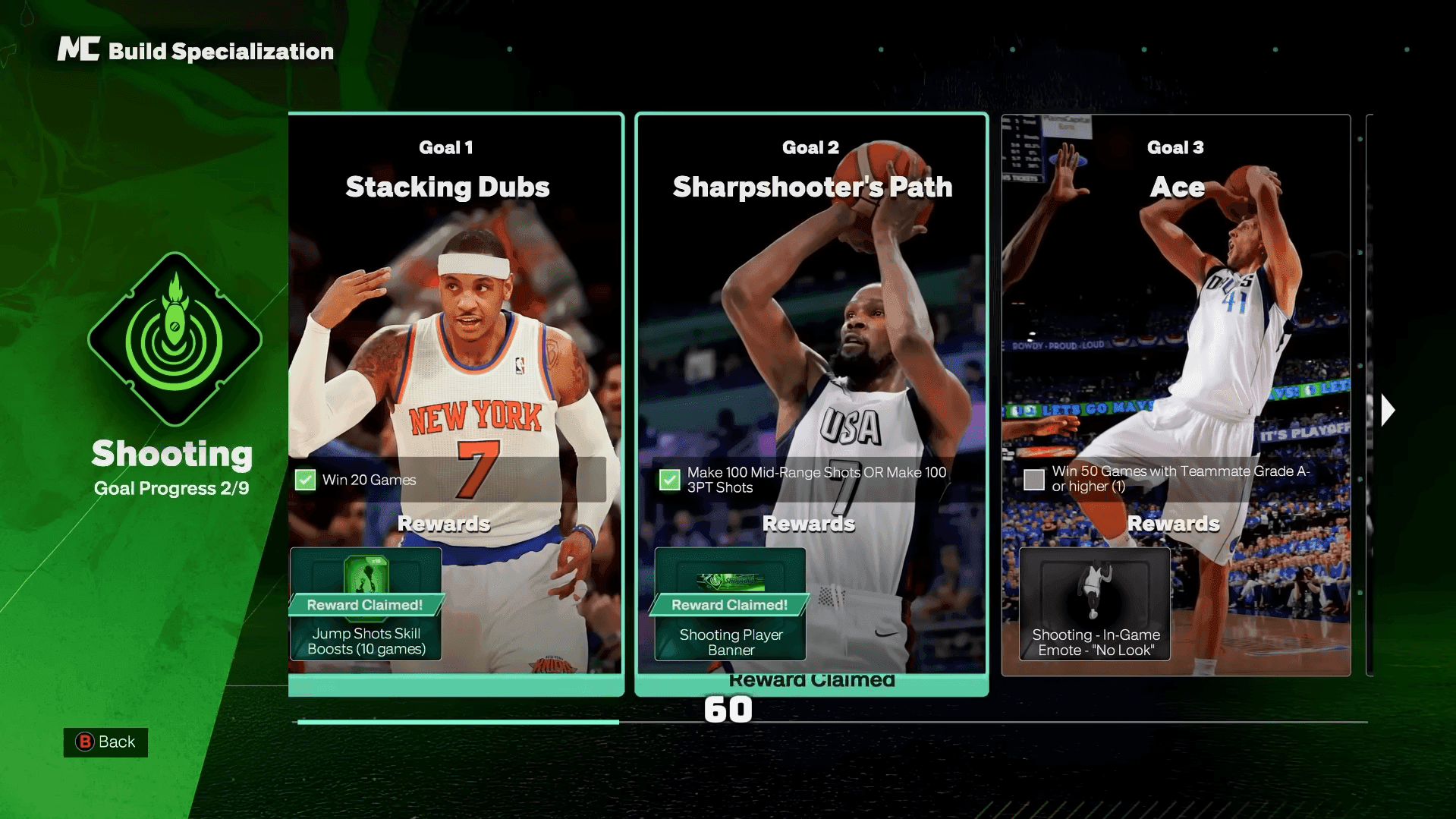
Task: Click the Shooting specialization emblem
Action: 175,339
